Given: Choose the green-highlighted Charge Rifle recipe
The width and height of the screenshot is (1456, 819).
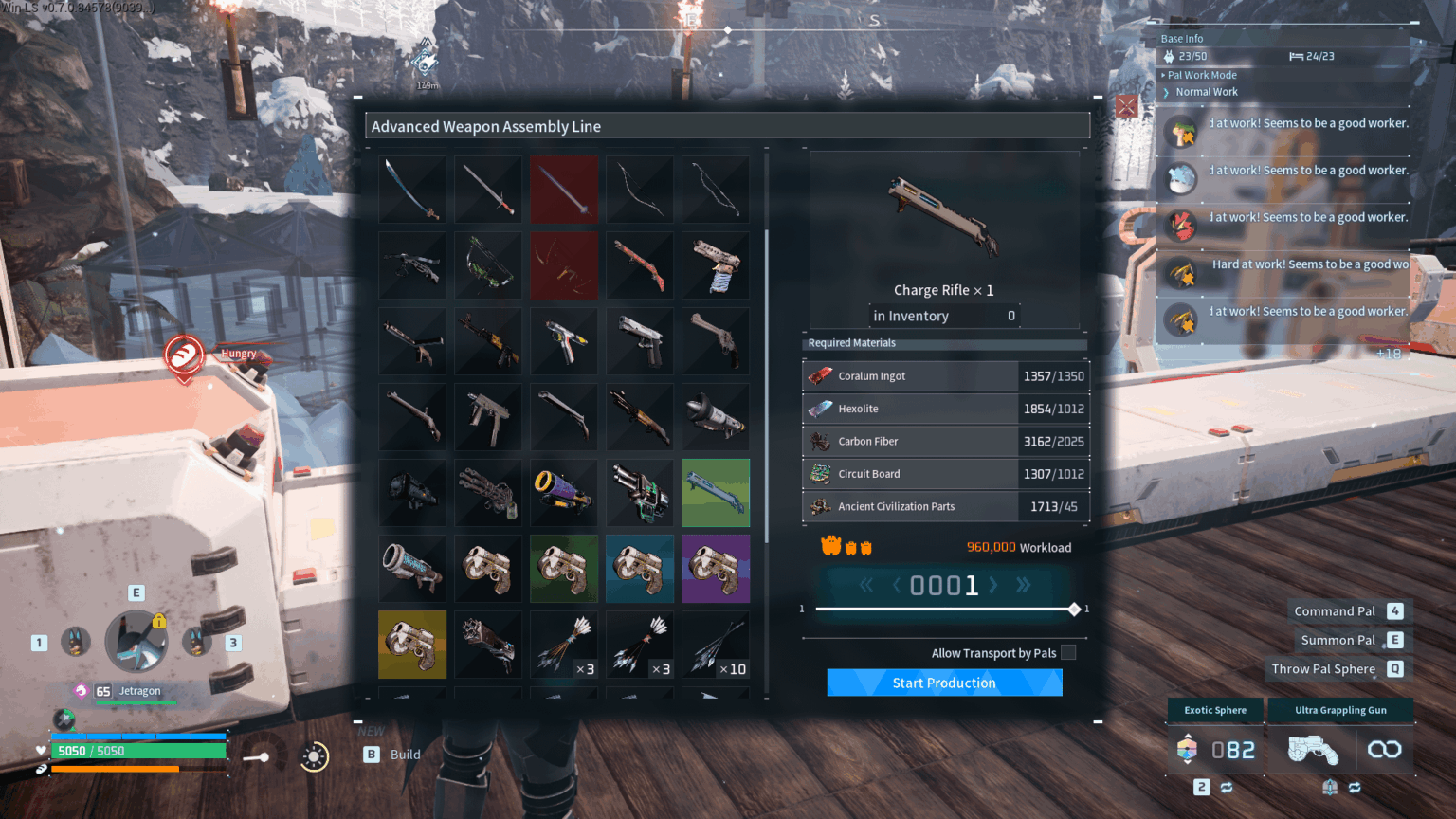Looking at the screenshot, I should point(716,493).
